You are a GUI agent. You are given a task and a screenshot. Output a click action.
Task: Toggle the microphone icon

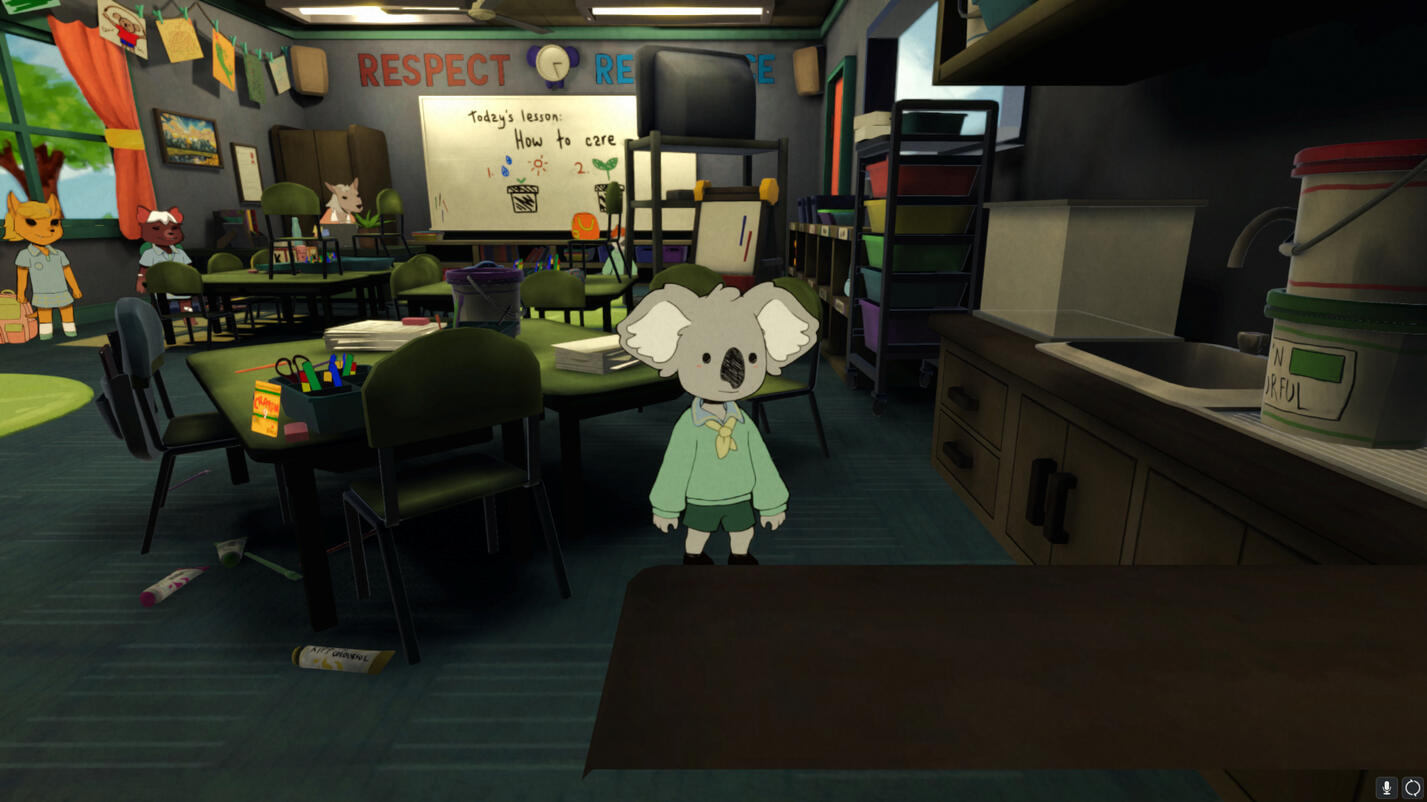point(1386,788)
